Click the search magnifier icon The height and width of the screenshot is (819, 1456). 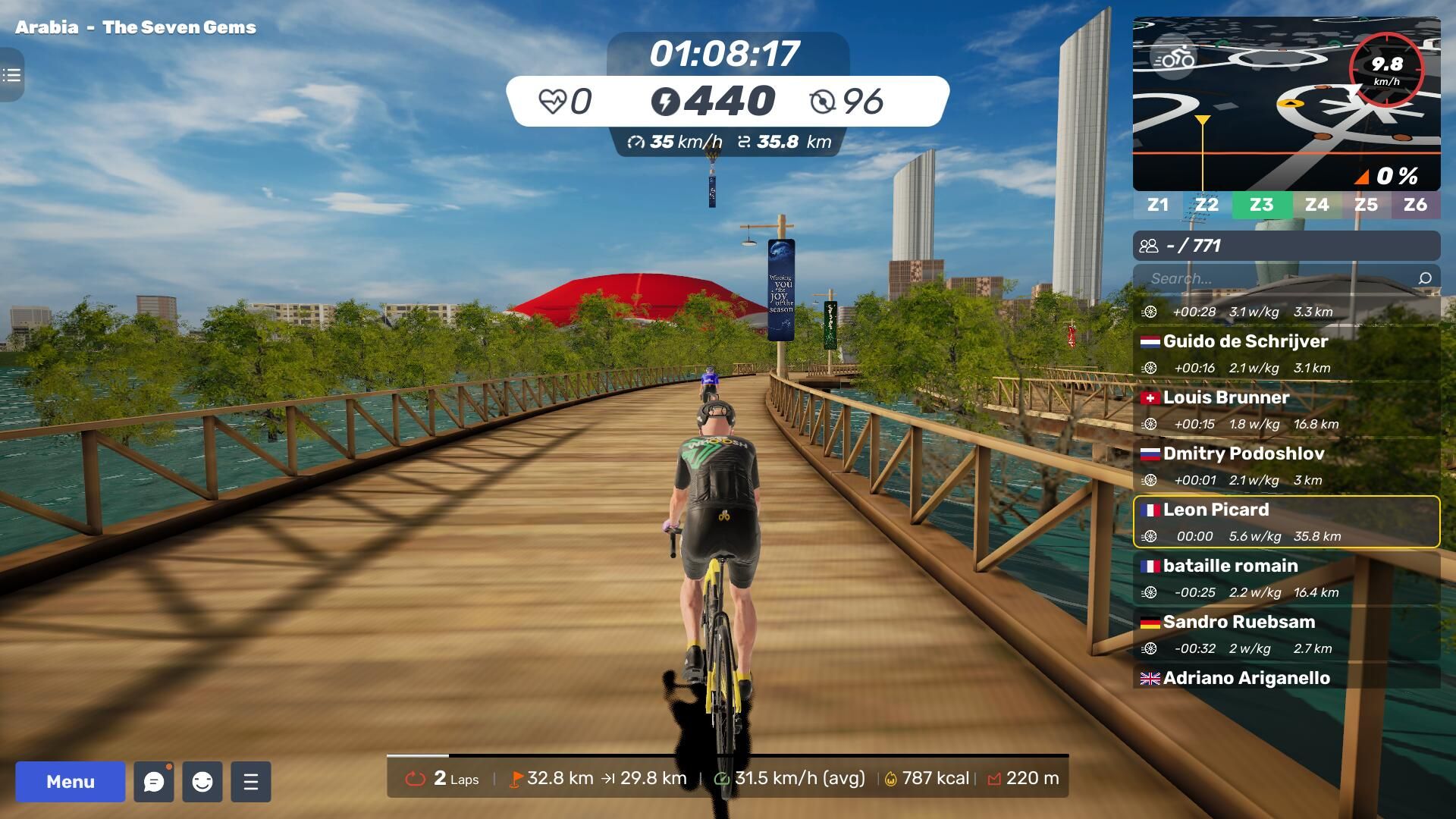(x=1425, y=278)
